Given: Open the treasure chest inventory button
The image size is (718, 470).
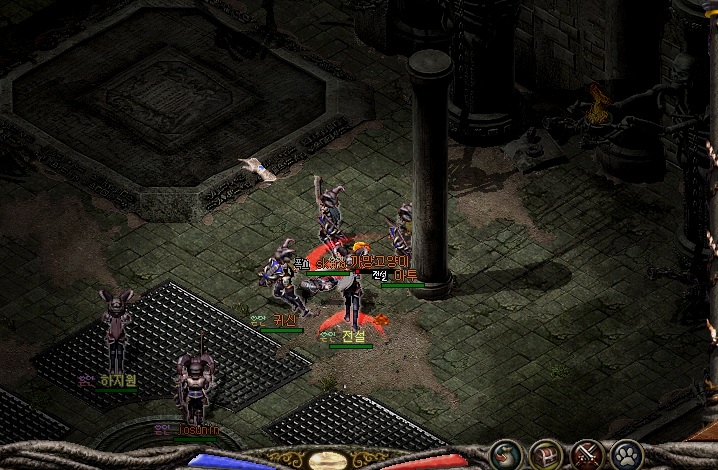Looking at the screenshot, I should point(544,456).
